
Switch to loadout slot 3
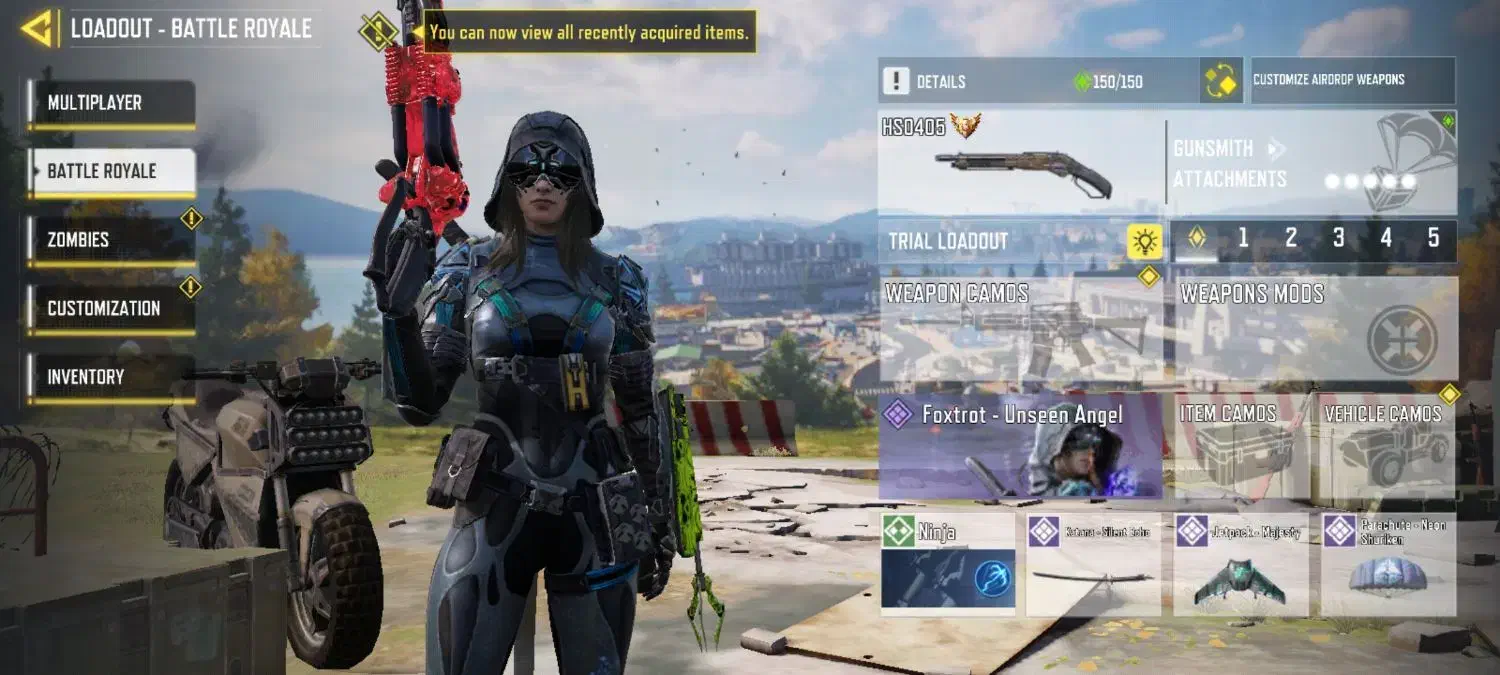(1338, 239)
